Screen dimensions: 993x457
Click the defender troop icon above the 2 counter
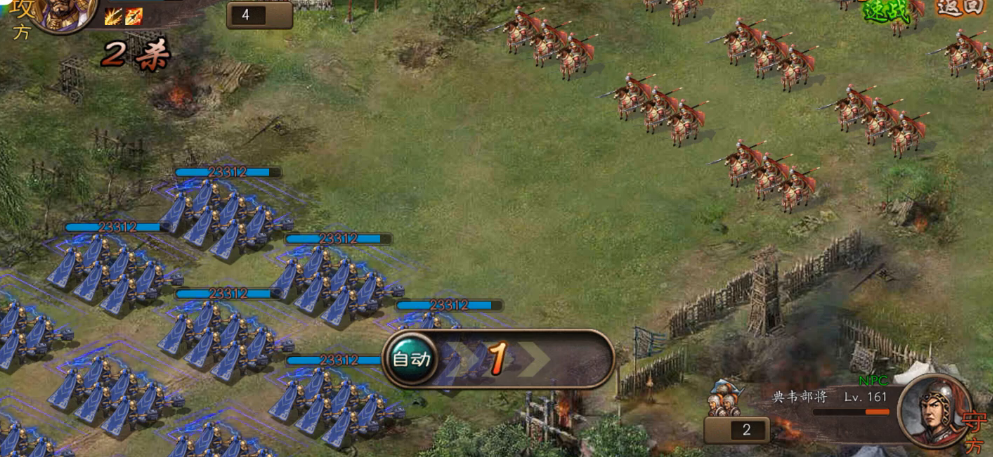coord(724,397)
